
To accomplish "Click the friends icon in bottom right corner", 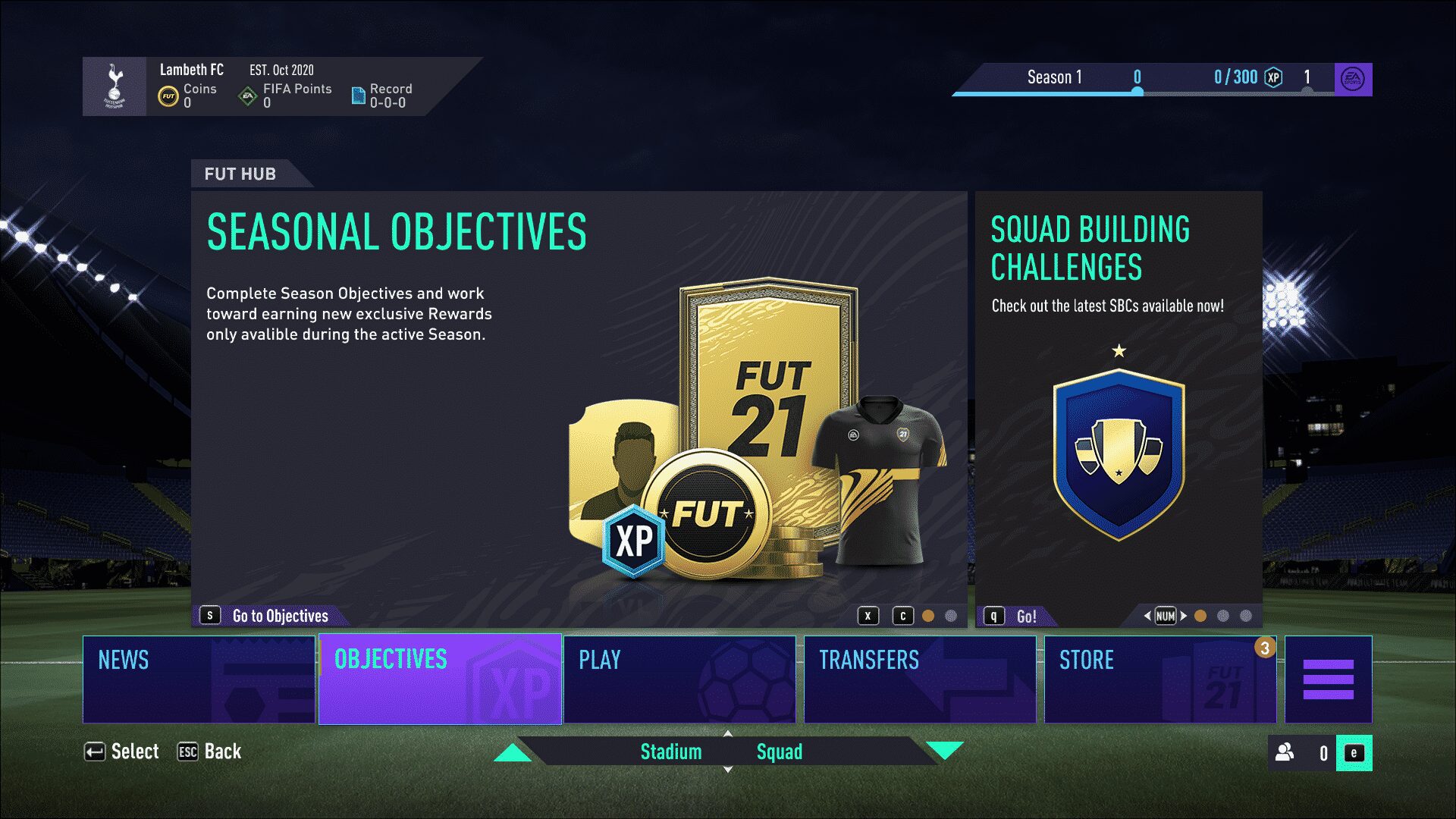I will point(1285,751).
